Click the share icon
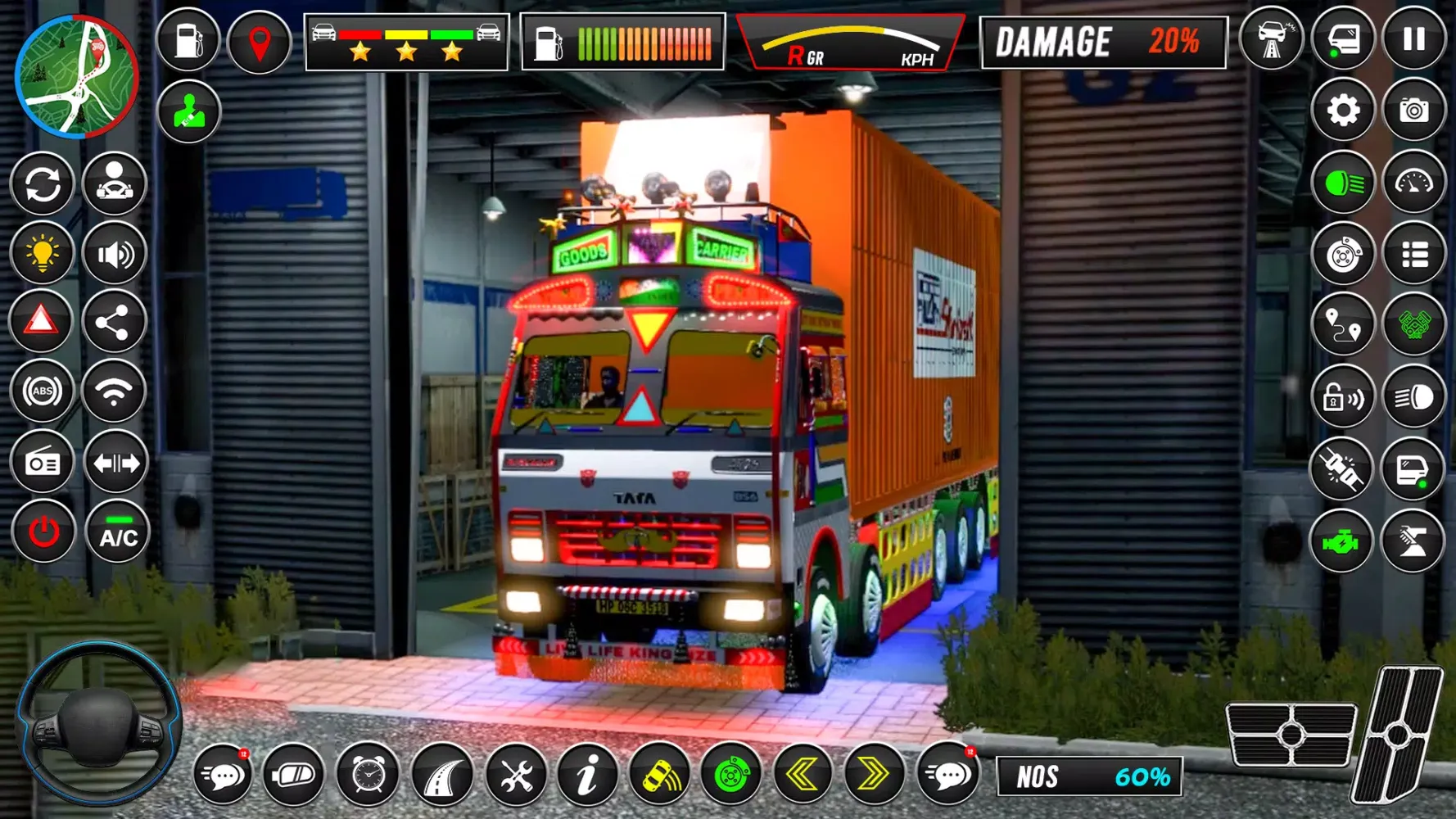The height and width of the screenshot is (819, 1456). point(113,322)
